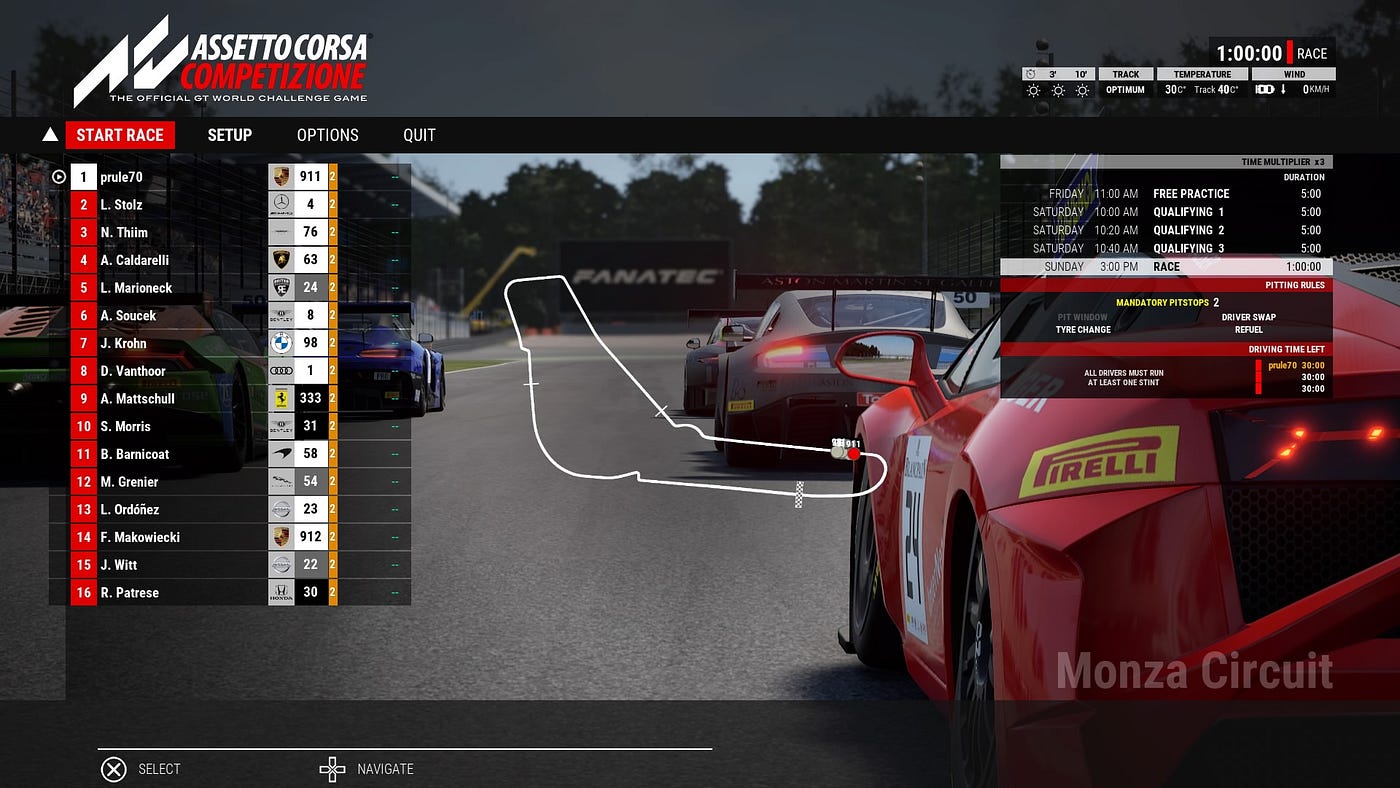
Task: Choose F. Makowiecki's Porsche 912 row
Action: [180, 537]
